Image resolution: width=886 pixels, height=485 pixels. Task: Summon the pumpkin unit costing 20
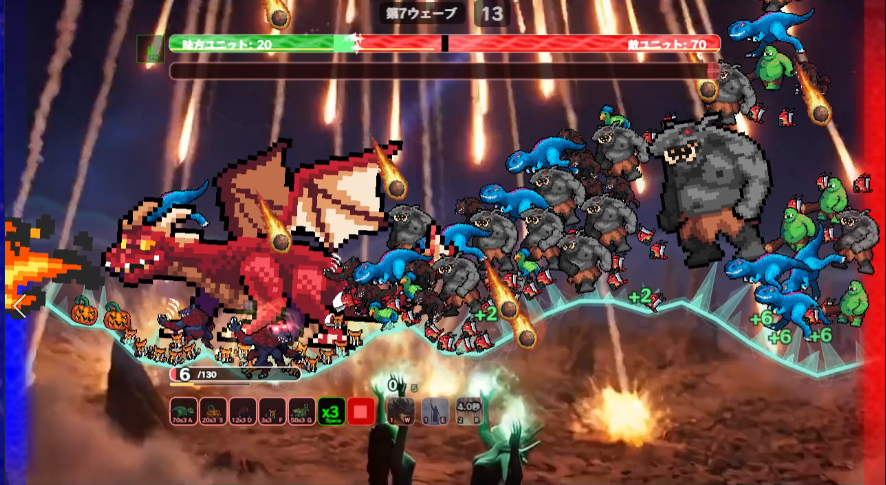click(x=212, y=411)
